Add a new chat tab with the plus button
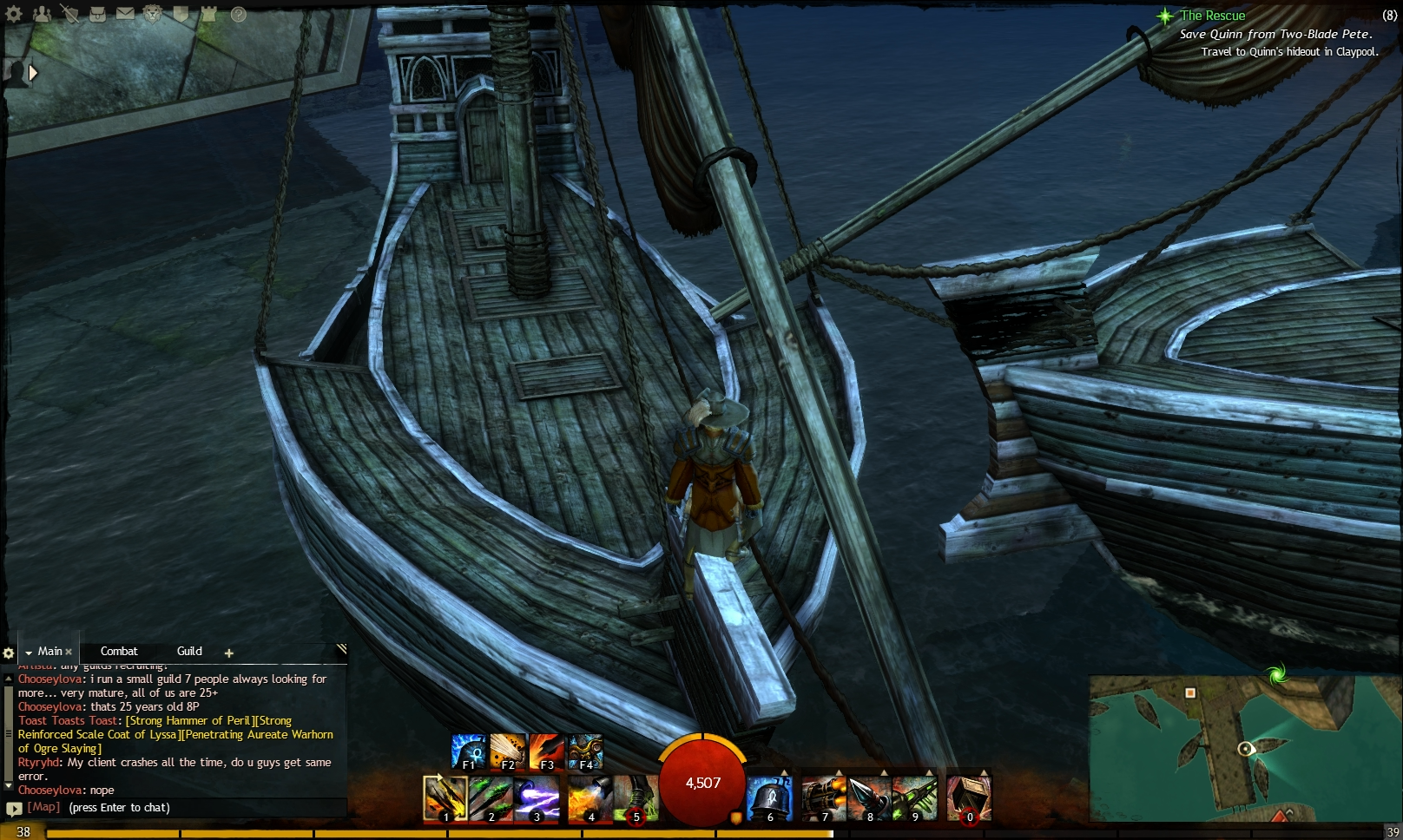 click(228, 652)
